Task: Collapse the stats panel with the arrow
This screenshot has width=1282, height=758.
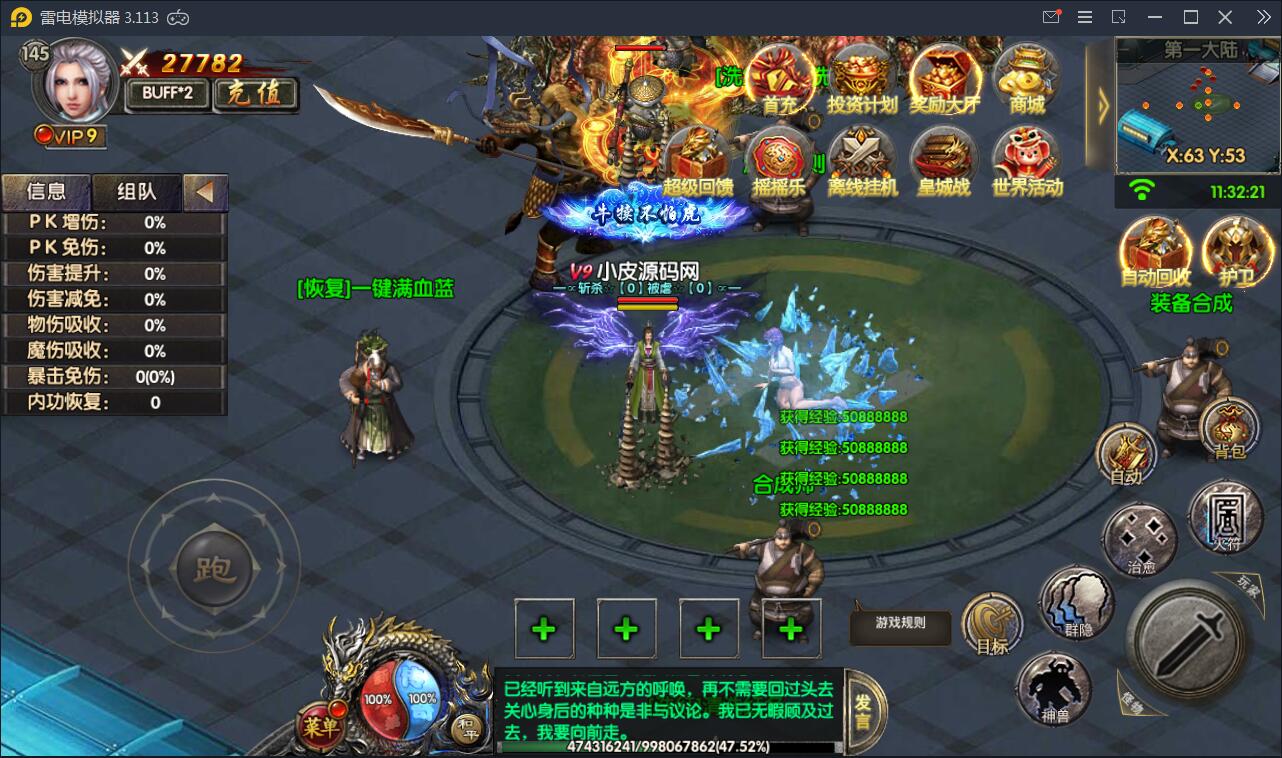Action: coord(205,192)
